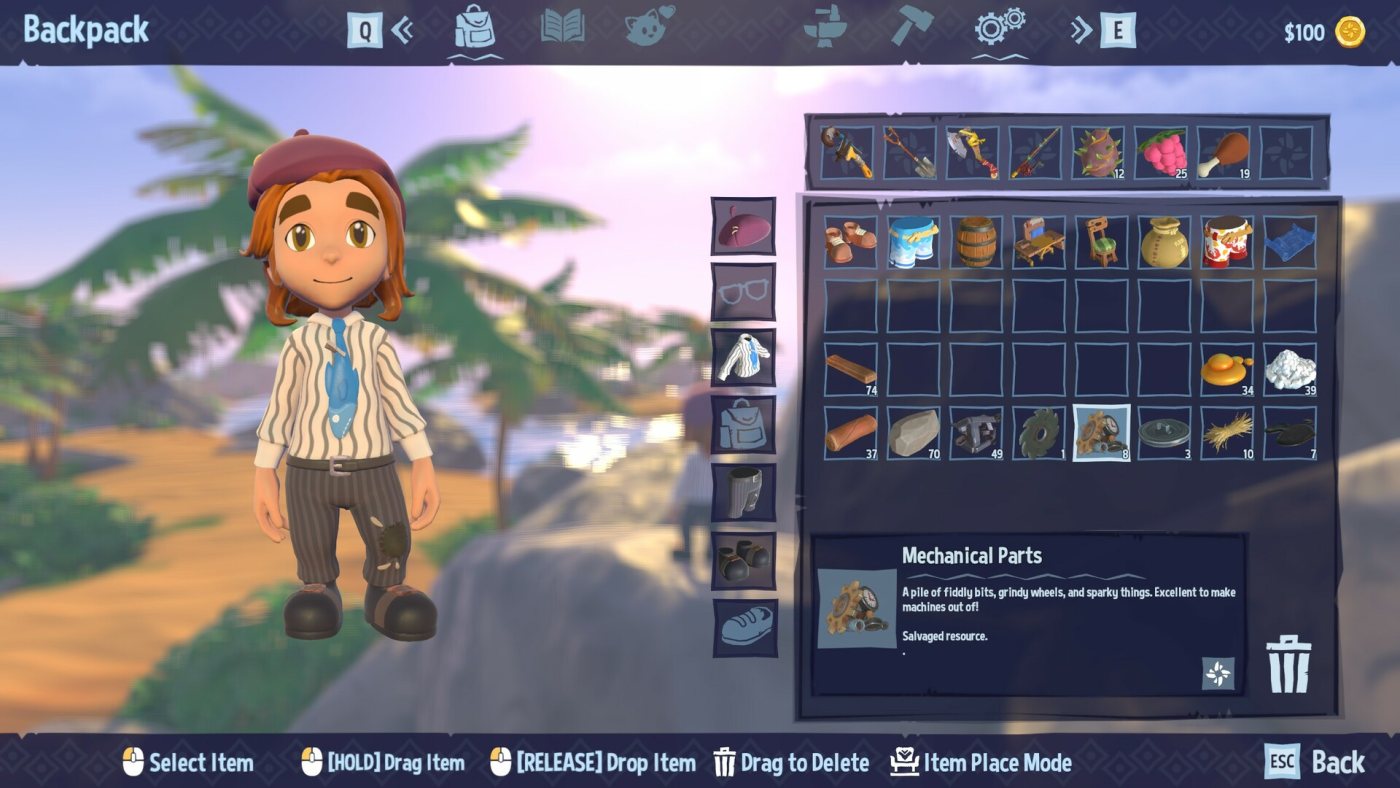This screenshot has width=1400, height=788.
Task: Switch to the journal book tab
Action: point(563,27)
